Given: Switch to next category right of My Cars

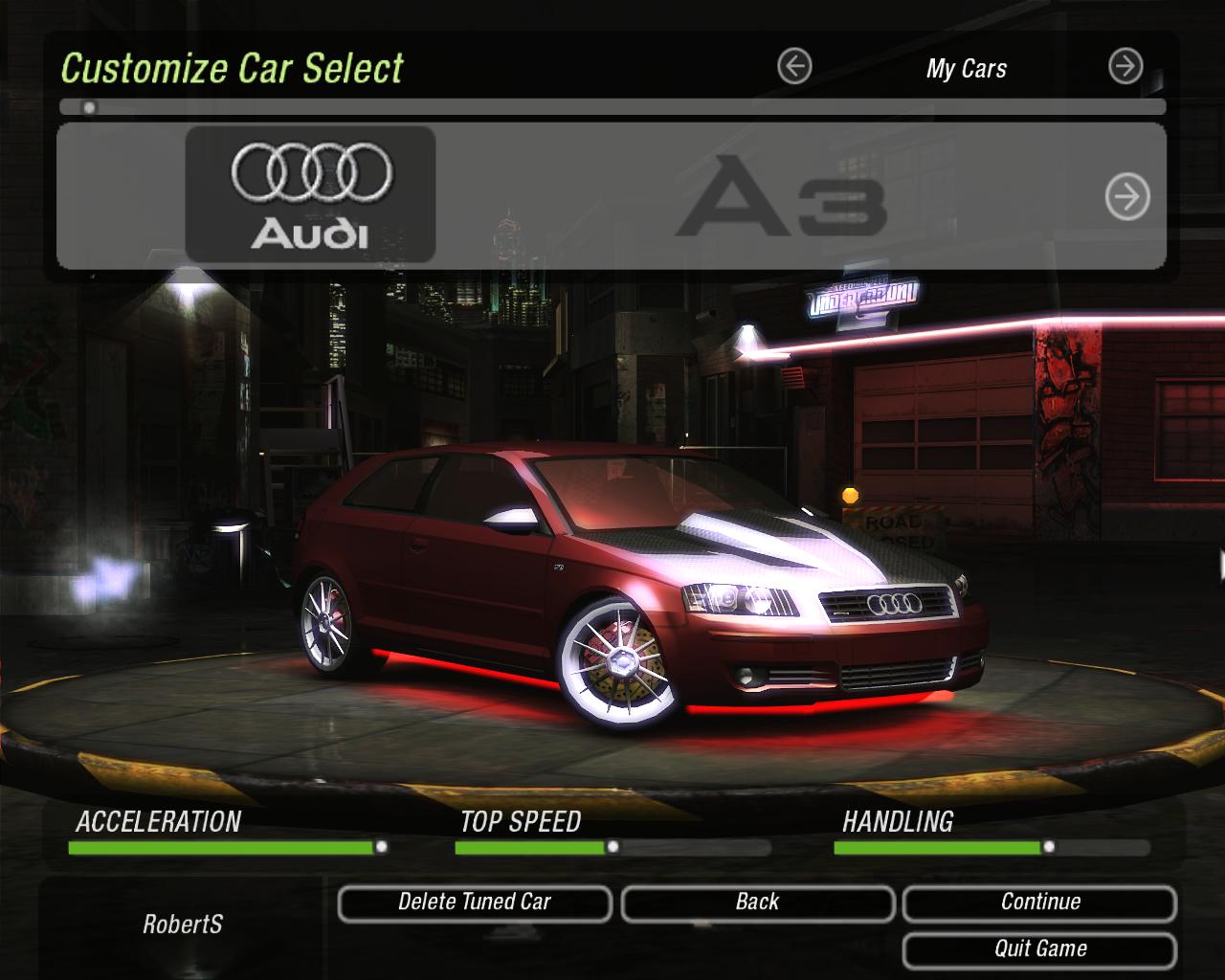Looking at the screenshot, I should pos(1125,67).
